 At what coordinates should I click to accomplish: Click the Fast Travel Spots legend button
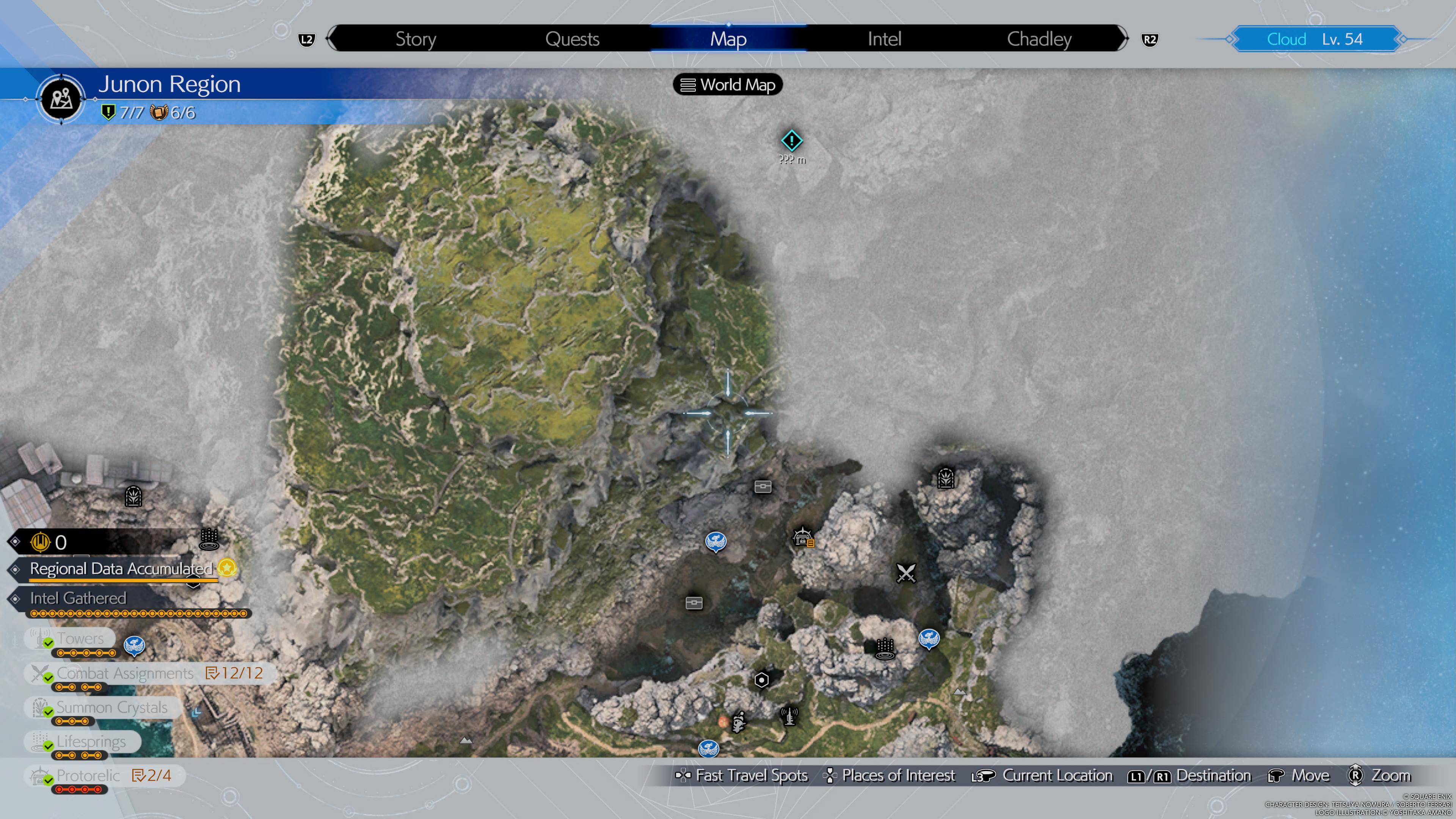click(743, 775)
